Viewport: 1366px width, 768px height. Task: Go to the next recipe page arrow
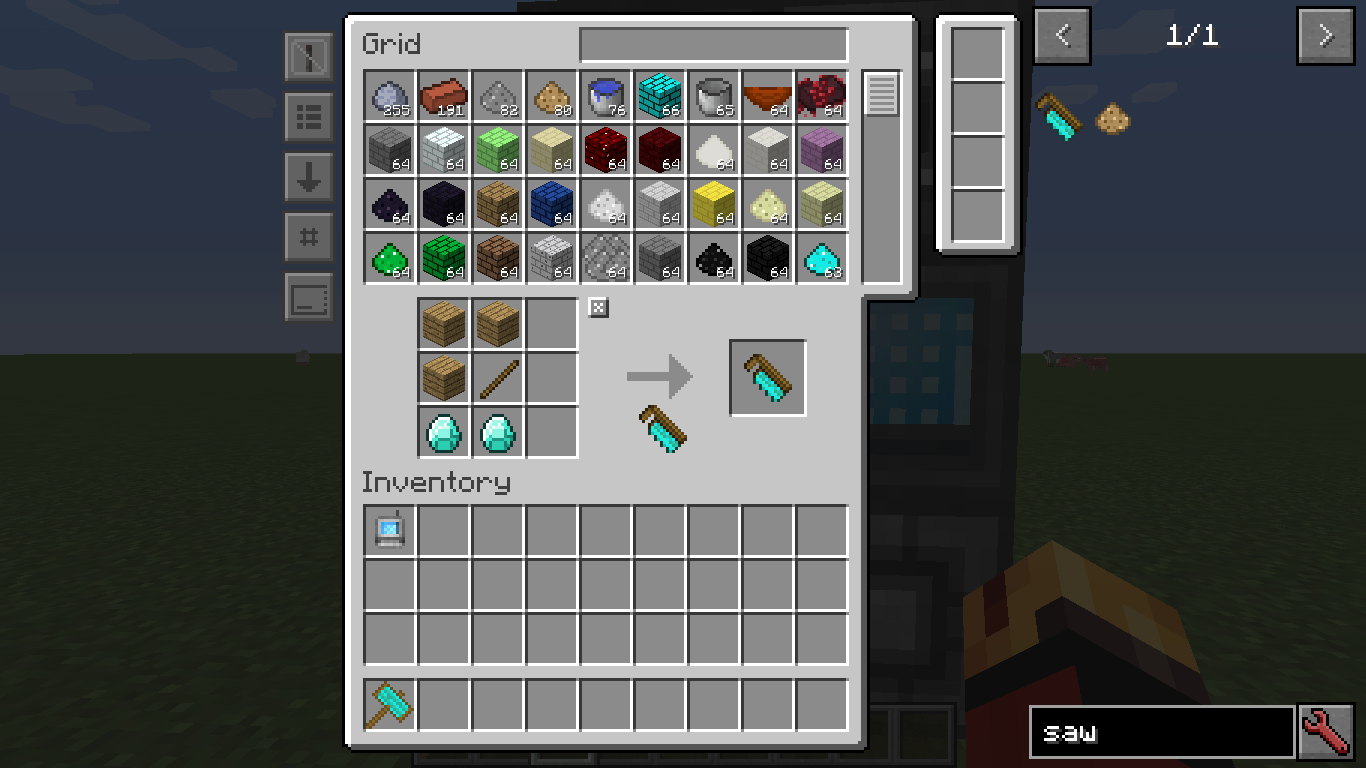(x=1325, y=35)
